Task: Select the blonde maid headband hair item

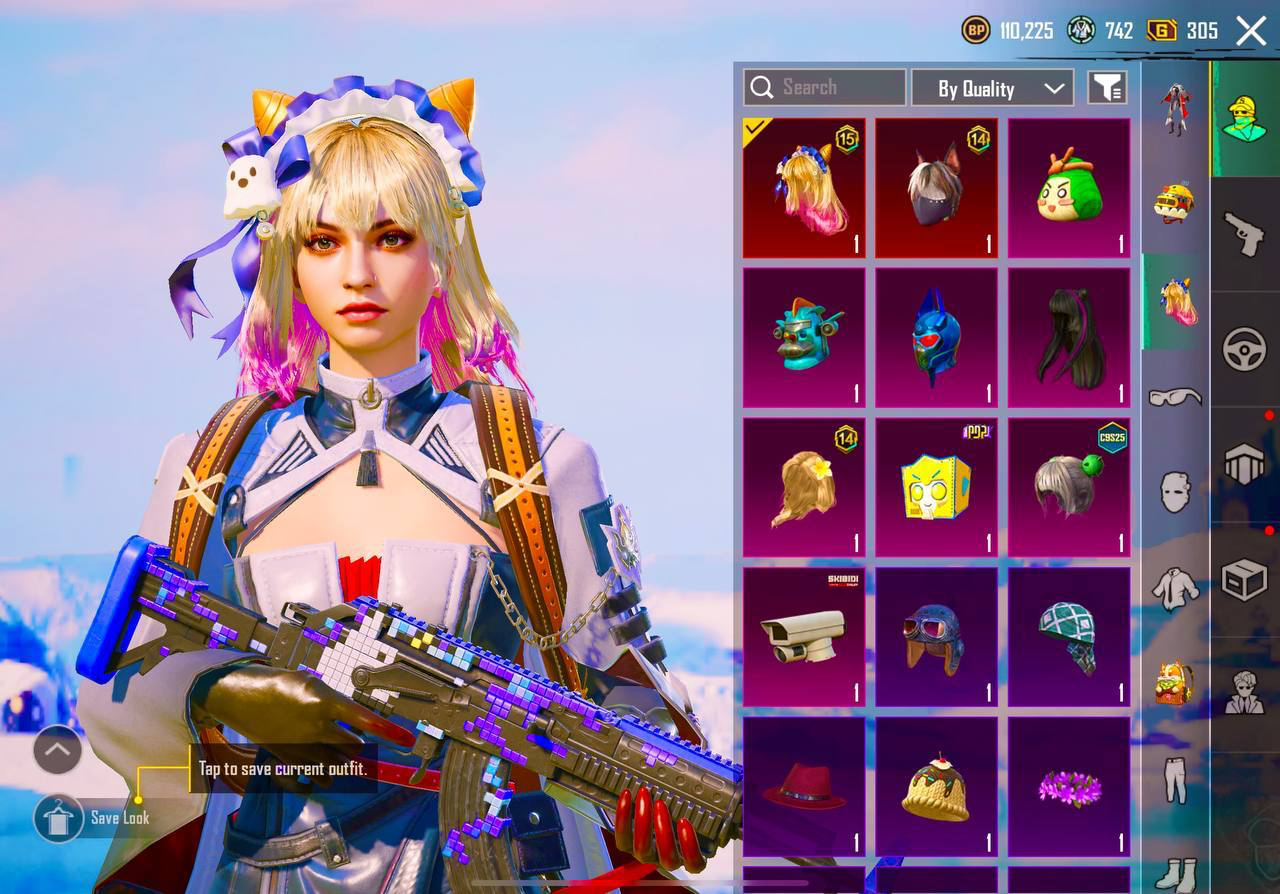Action: coord(804,188)
